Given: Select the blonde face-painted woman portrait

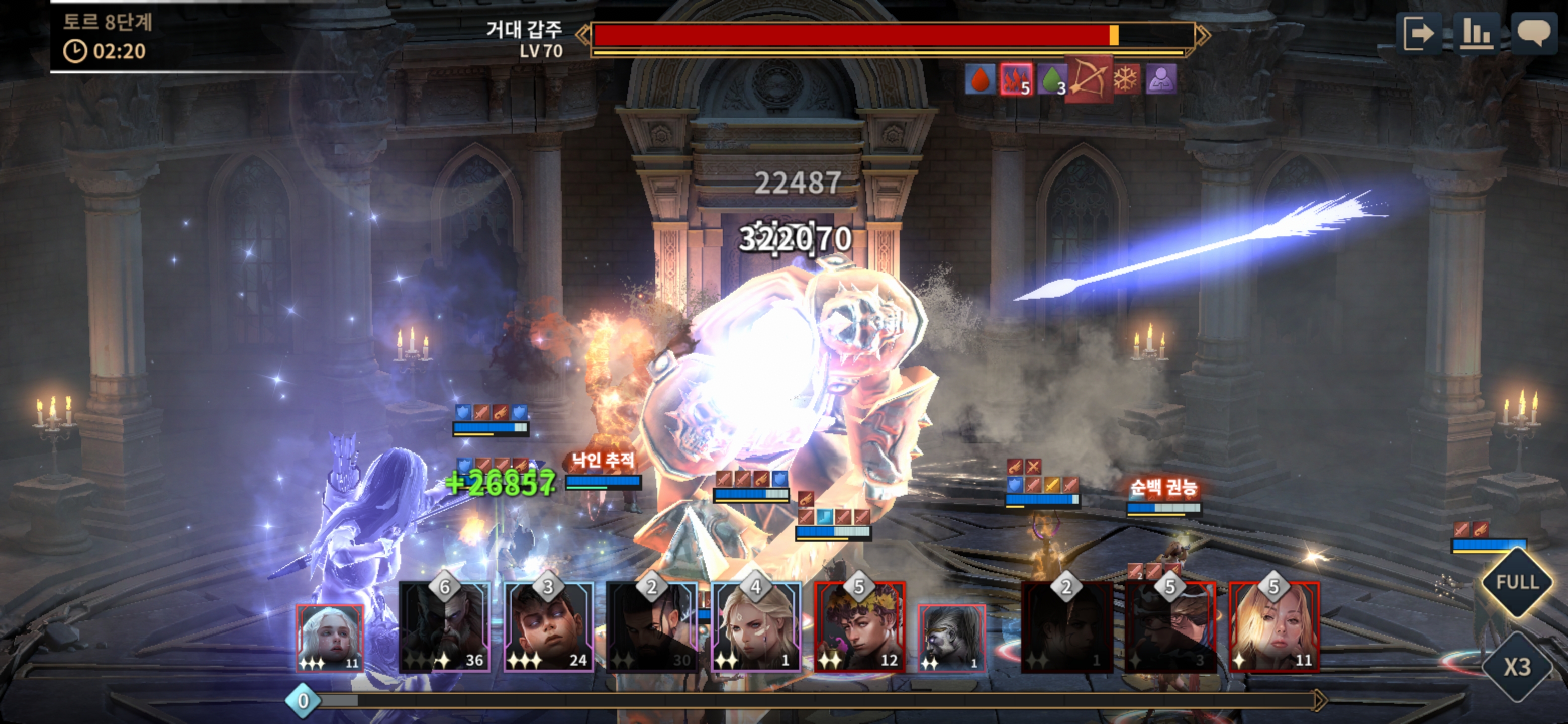Looking at the screenshot, I should click(x=755, y=627).
